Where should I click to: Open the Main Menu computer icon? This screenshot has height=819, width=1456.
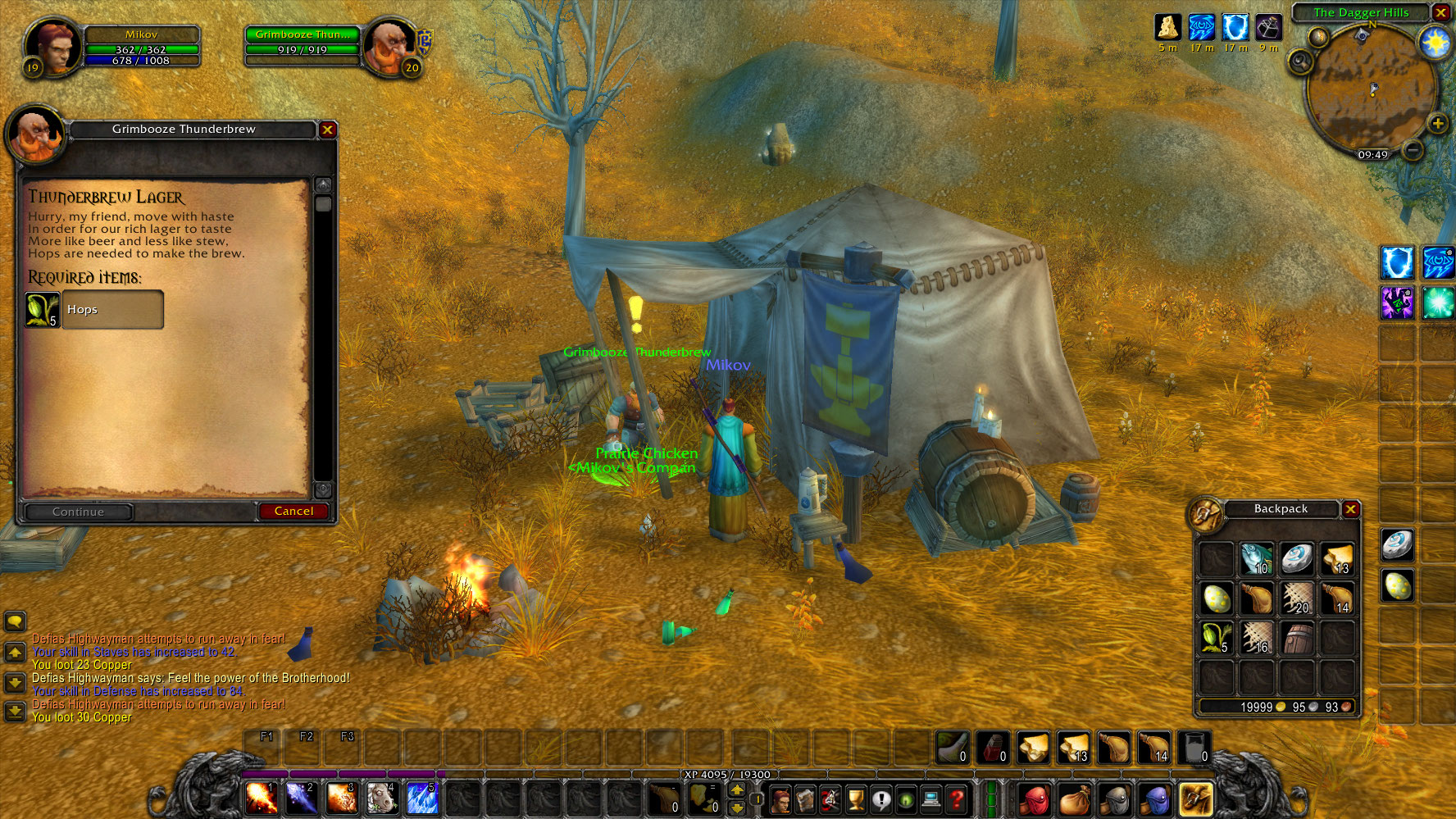931,800
